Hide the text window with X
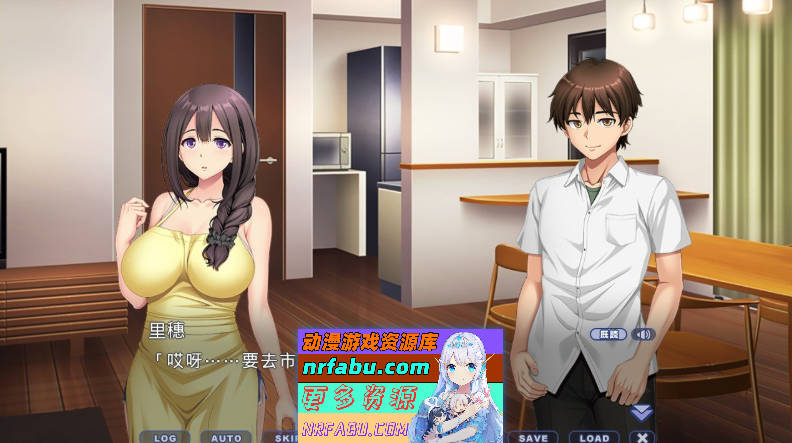The width and height of the screenshot is (792, 443). coord(642,437)
